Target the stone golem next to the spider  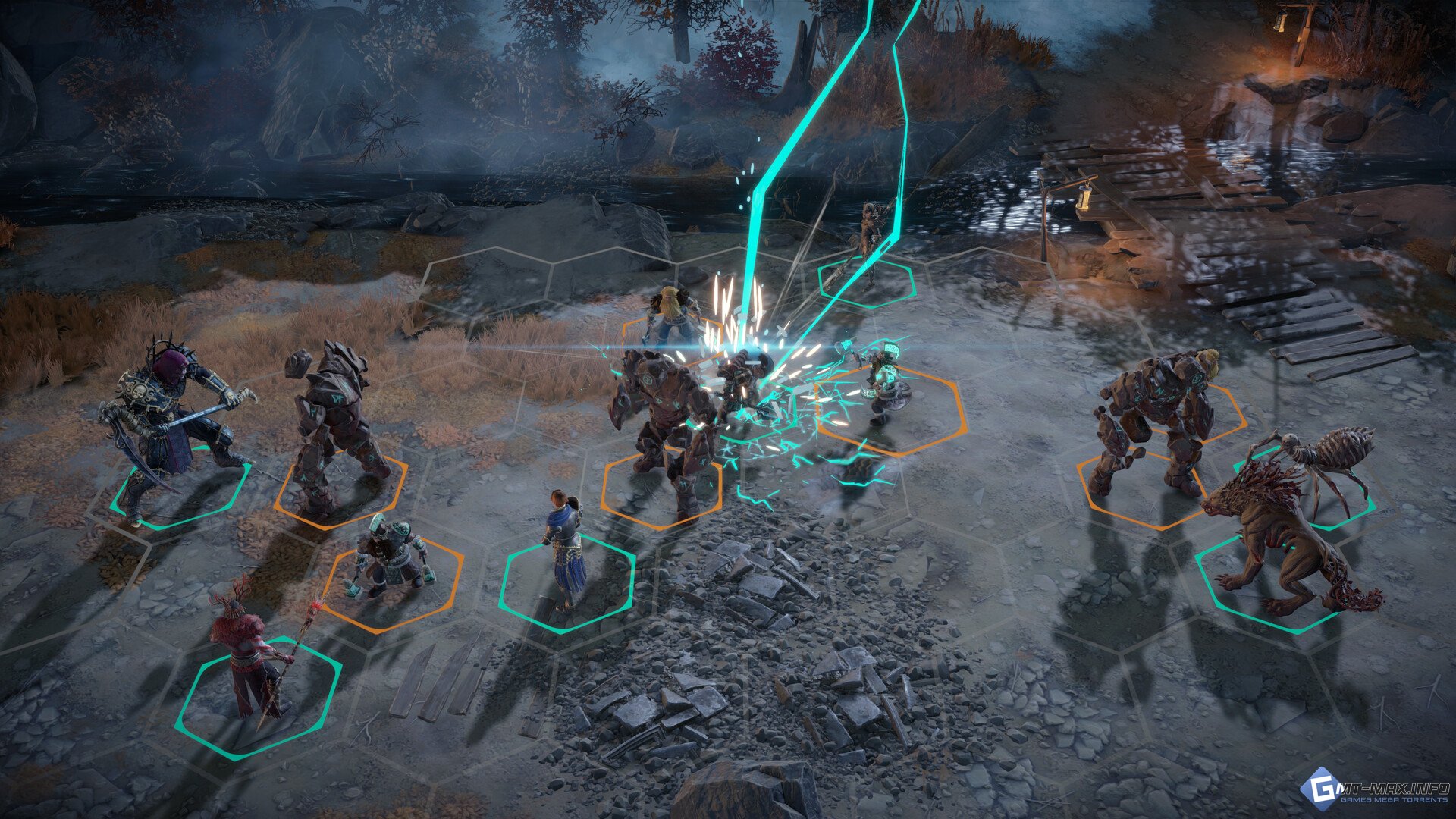point(1153,425)
